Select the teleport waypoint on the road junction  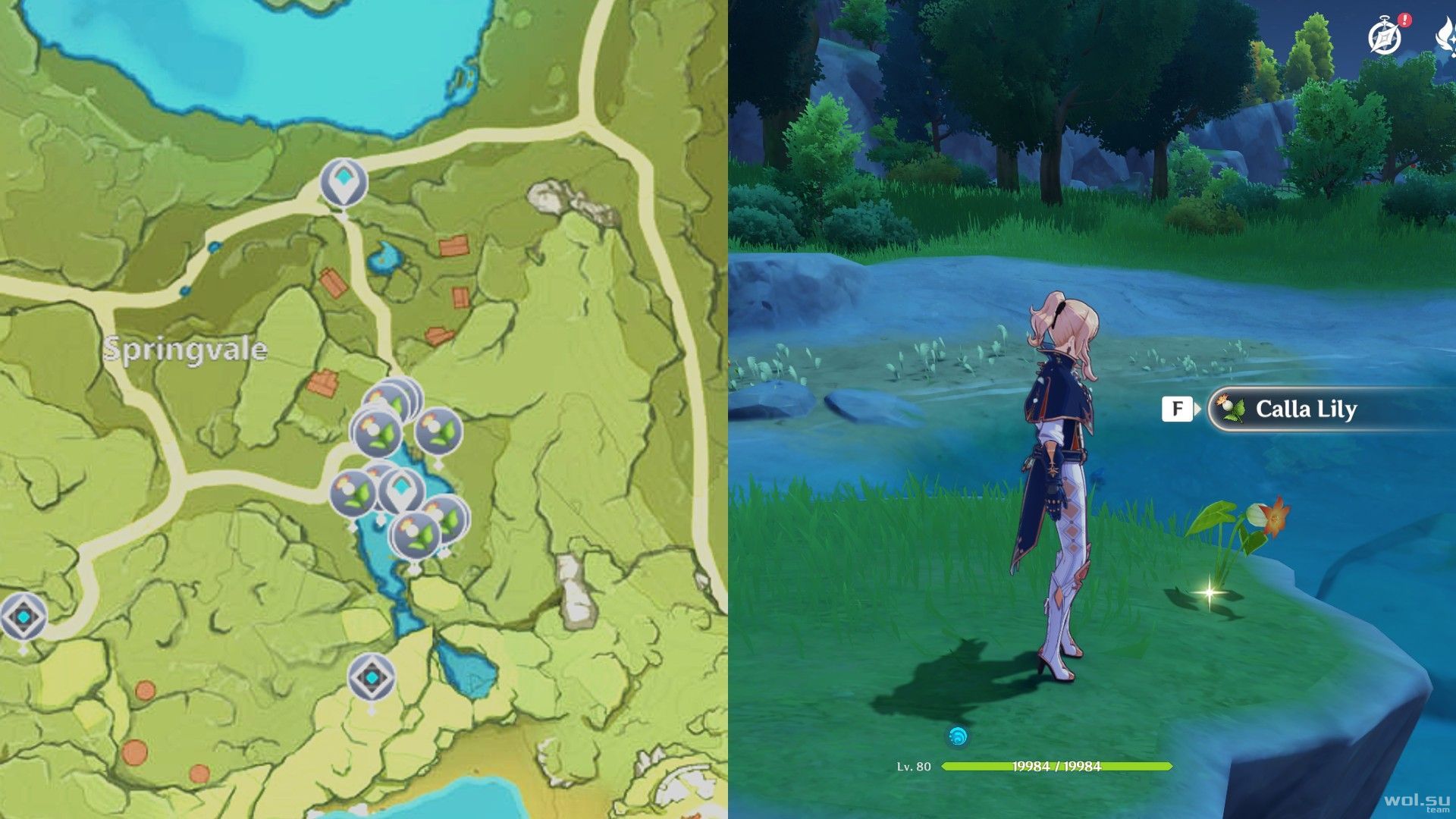click(344, 182)
